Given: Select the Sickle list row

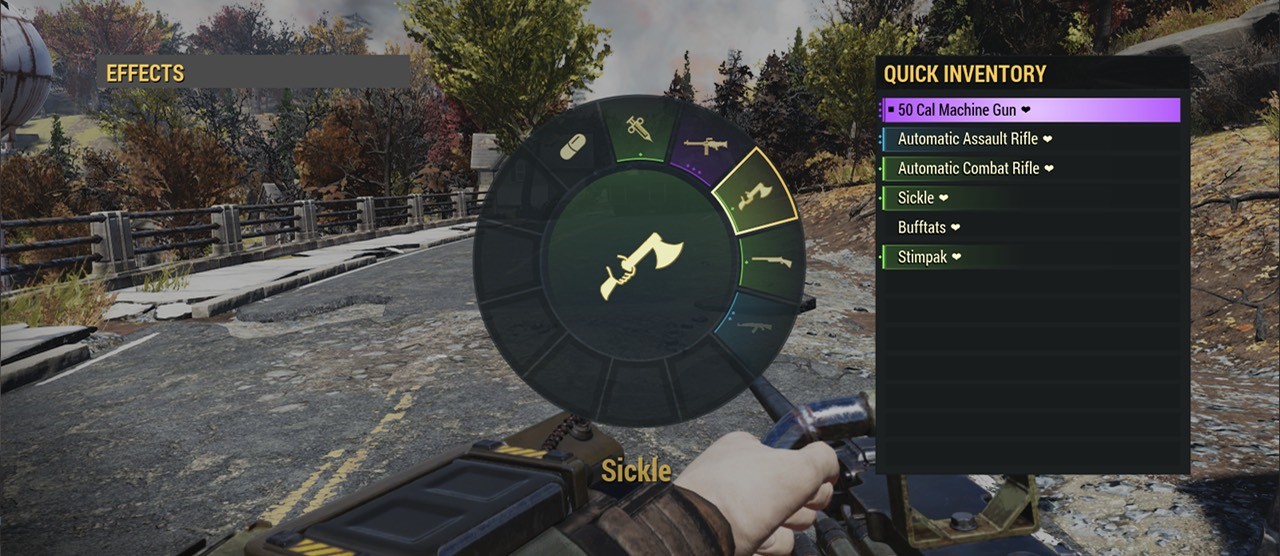Looking at the screenshot, I should (x=1030, y=198).
